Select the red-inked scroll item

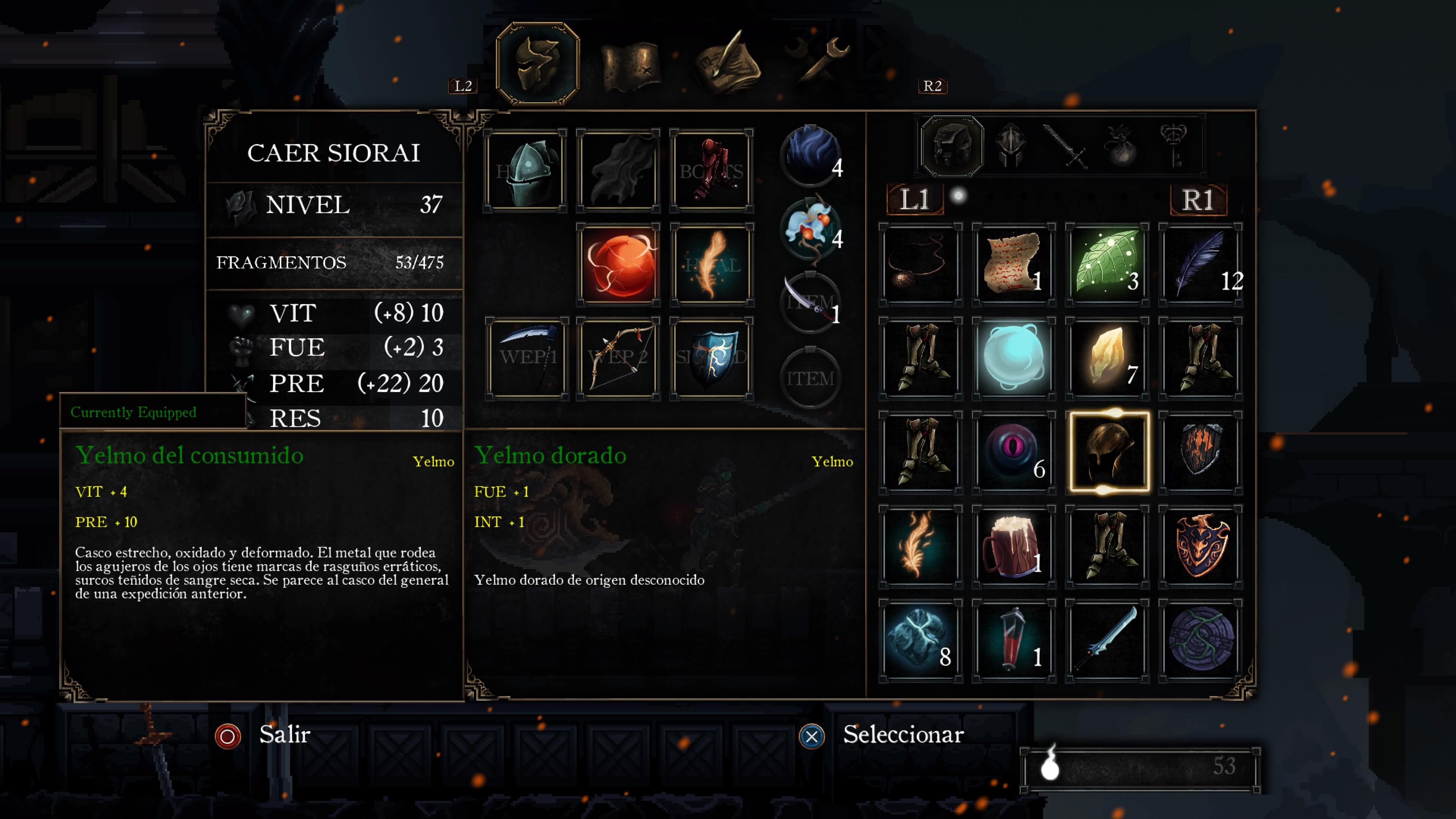(x=1014, y=265)
